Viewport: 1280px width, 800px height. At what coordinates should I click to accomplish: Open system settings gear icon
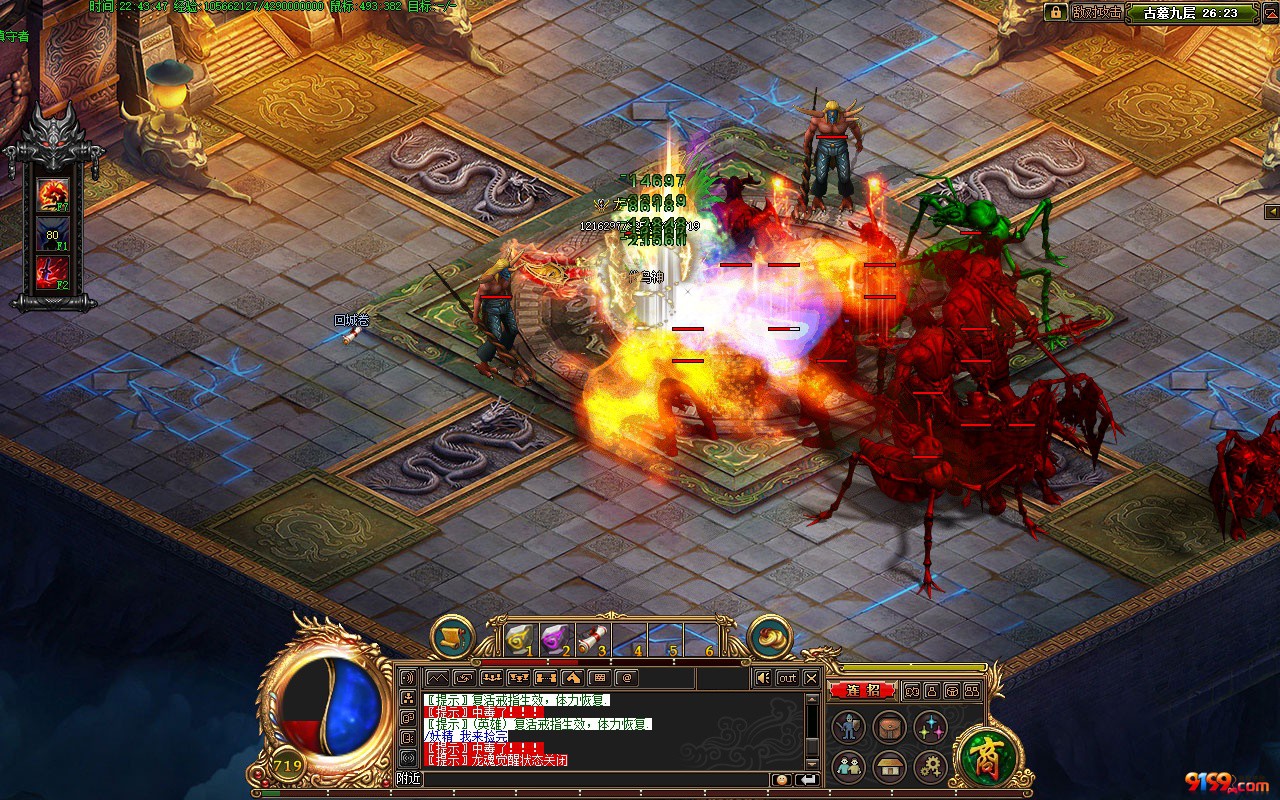point(930,767)
